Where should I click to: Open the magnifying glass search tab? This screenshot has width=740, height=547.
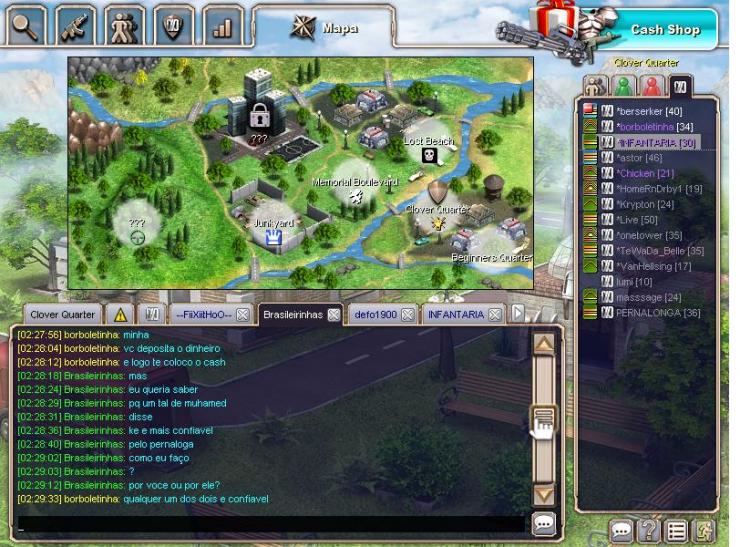[26, 25]
